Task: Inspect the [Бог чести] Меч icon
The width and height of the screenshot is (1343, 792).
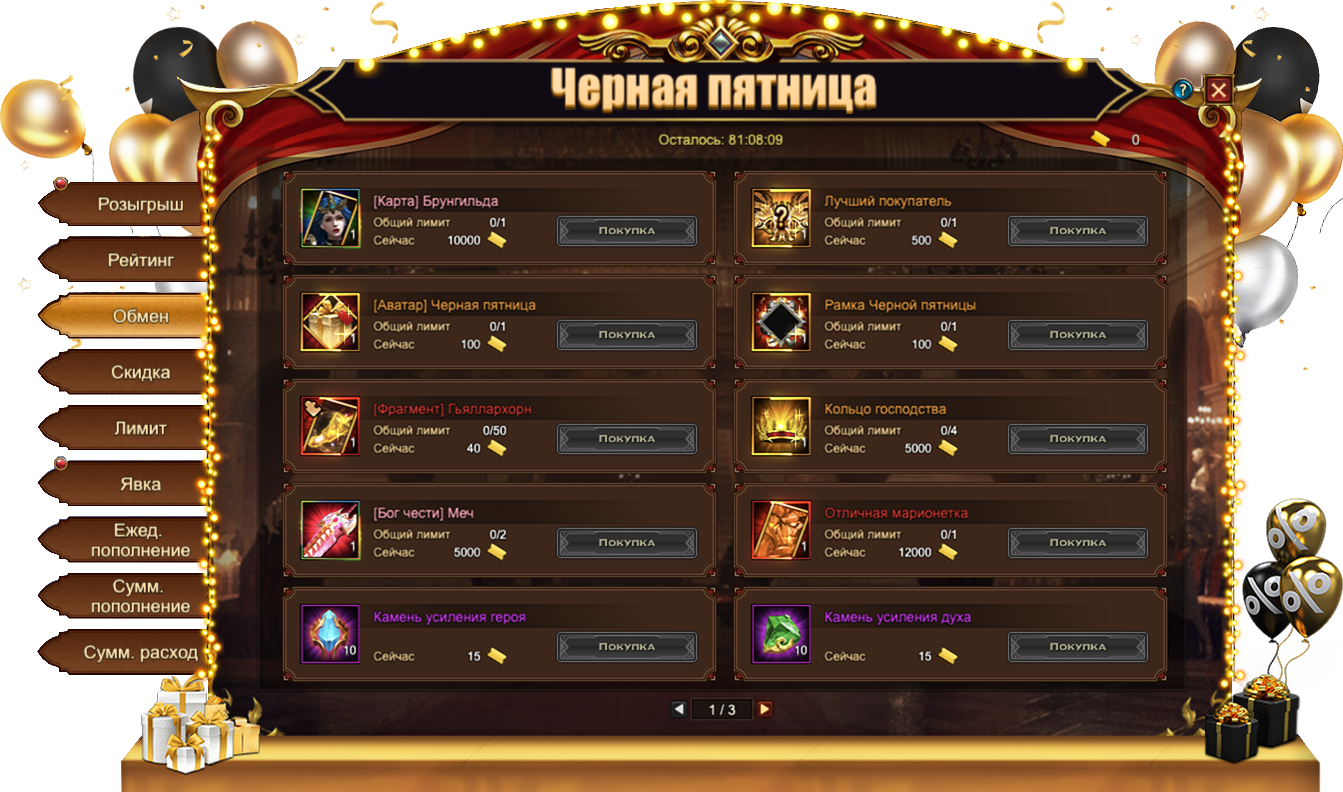Action: pos(330,530)
